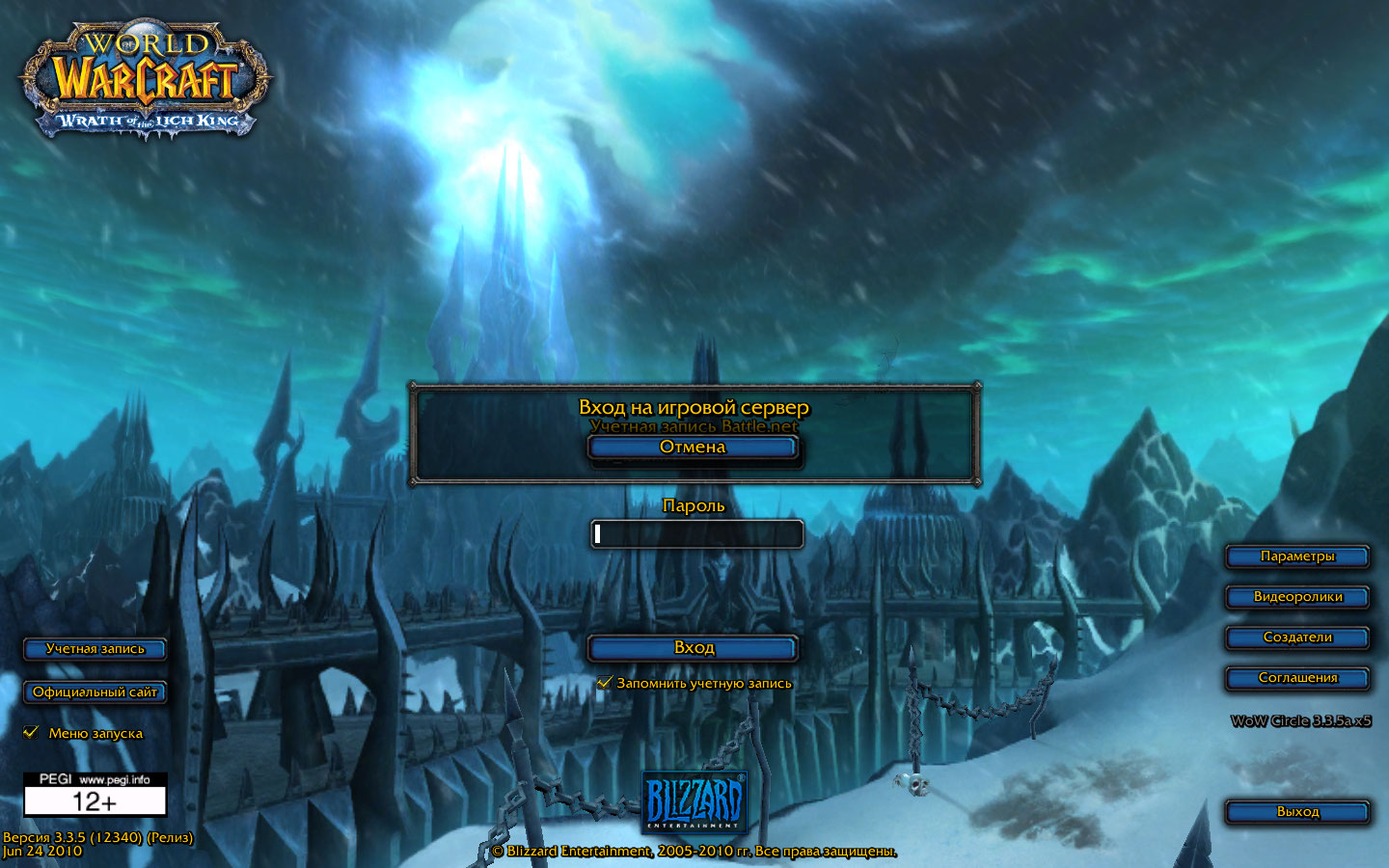Show the Видеоролики cinematics list
Screen dimensions: 1389x868
pyautogui.click(x=1297, y=597)
